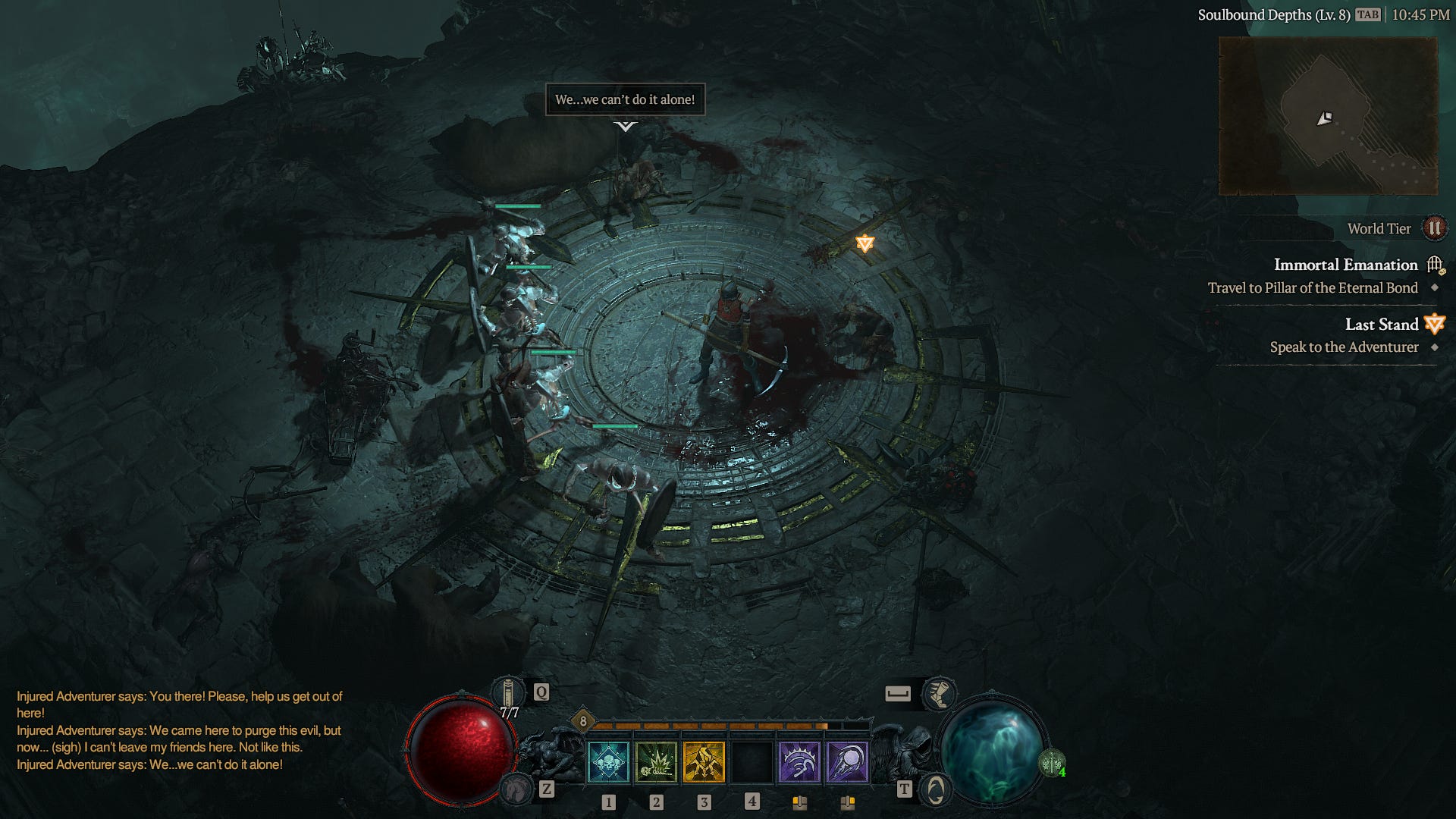Viewport: 1456px width, 819px height.
Task: Toggle the empty skill slot 4
Action: [752, 762]
